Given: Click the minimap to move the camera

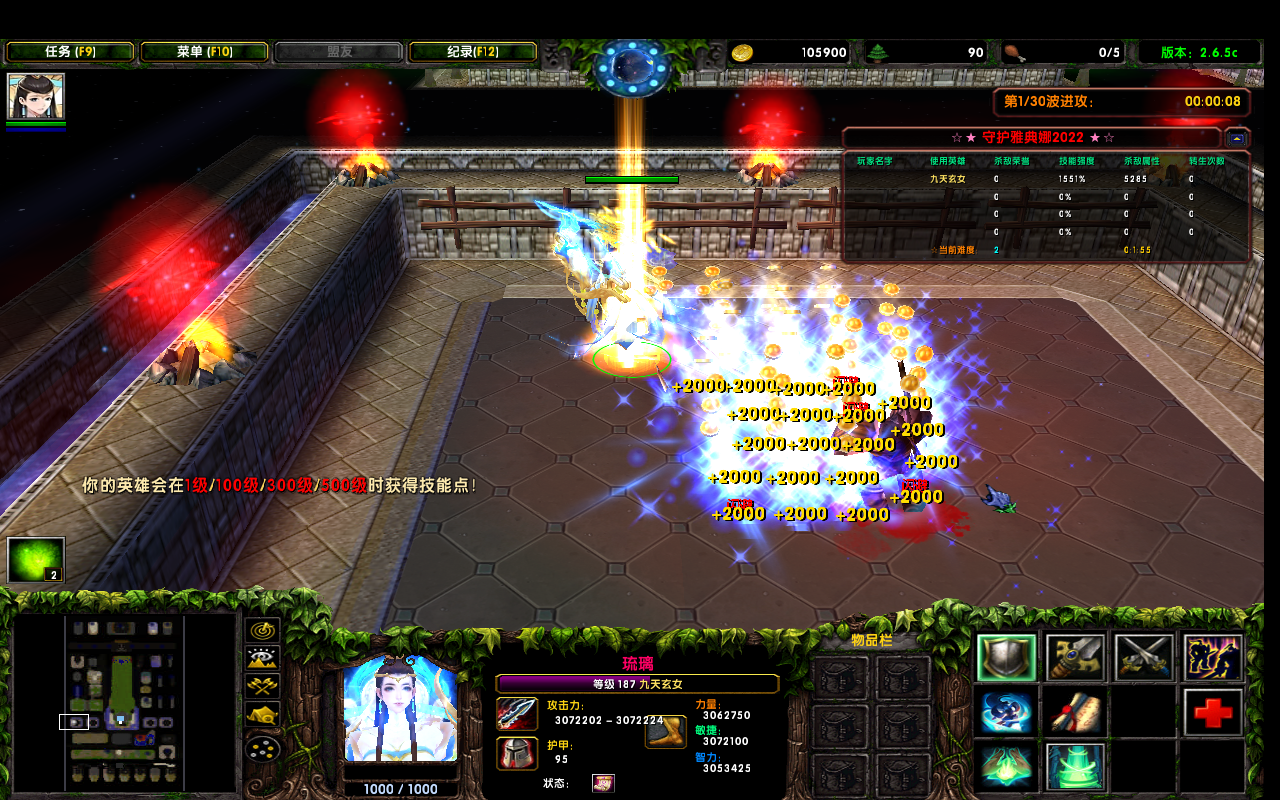Looking at the screenshot, I should tap(122, 700).
